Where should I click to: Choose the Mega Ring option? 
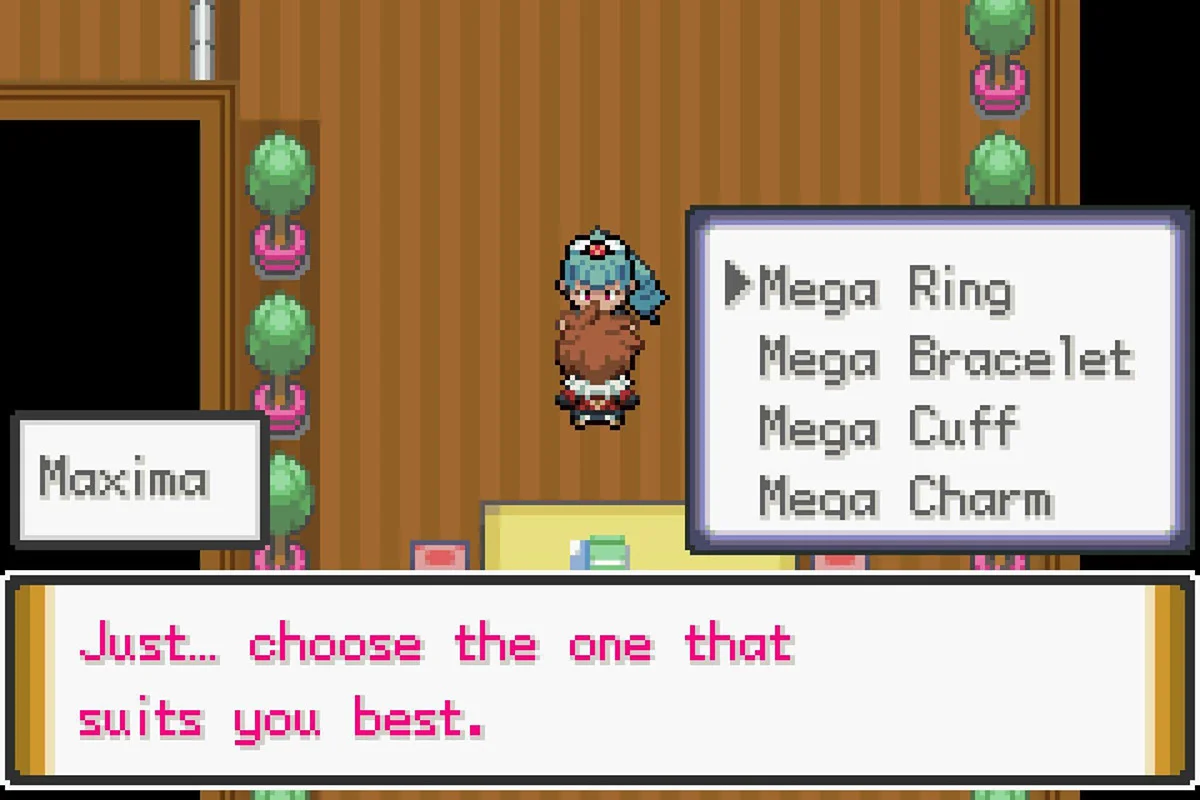pos(885,289)
